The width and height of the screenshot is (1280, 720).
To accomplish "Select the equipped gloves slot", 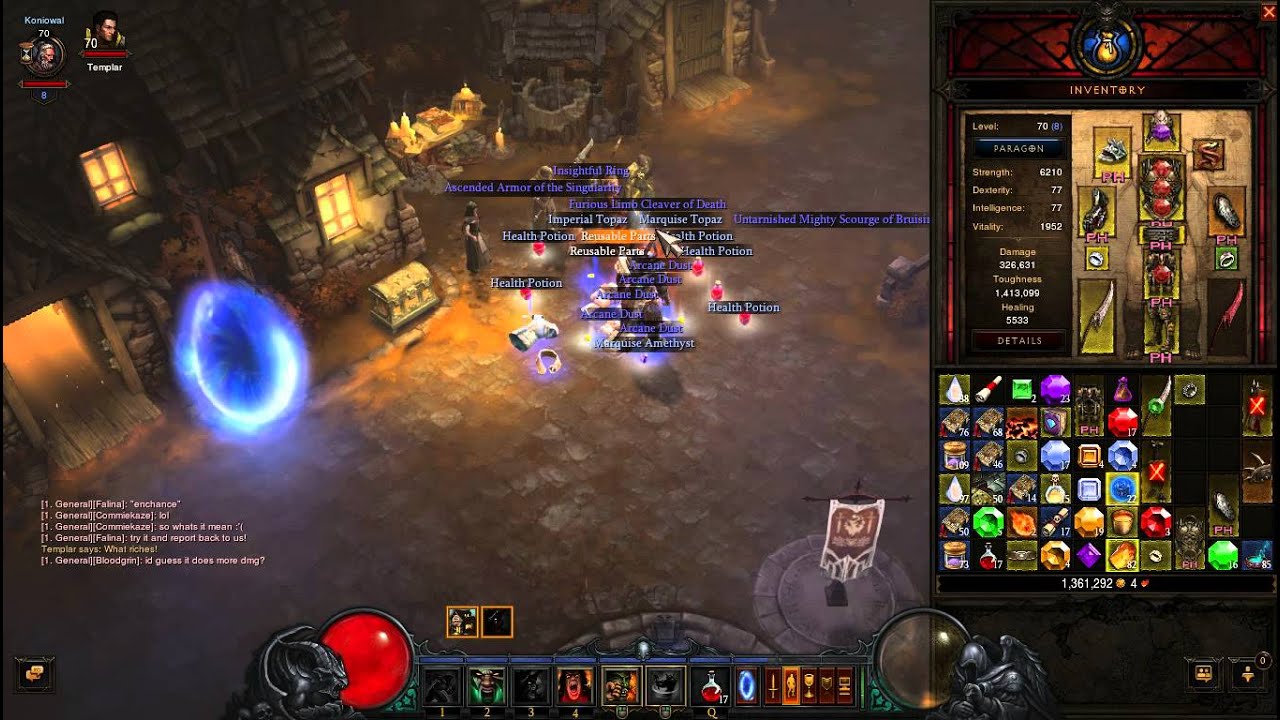I will click(x=1096, y=212).
